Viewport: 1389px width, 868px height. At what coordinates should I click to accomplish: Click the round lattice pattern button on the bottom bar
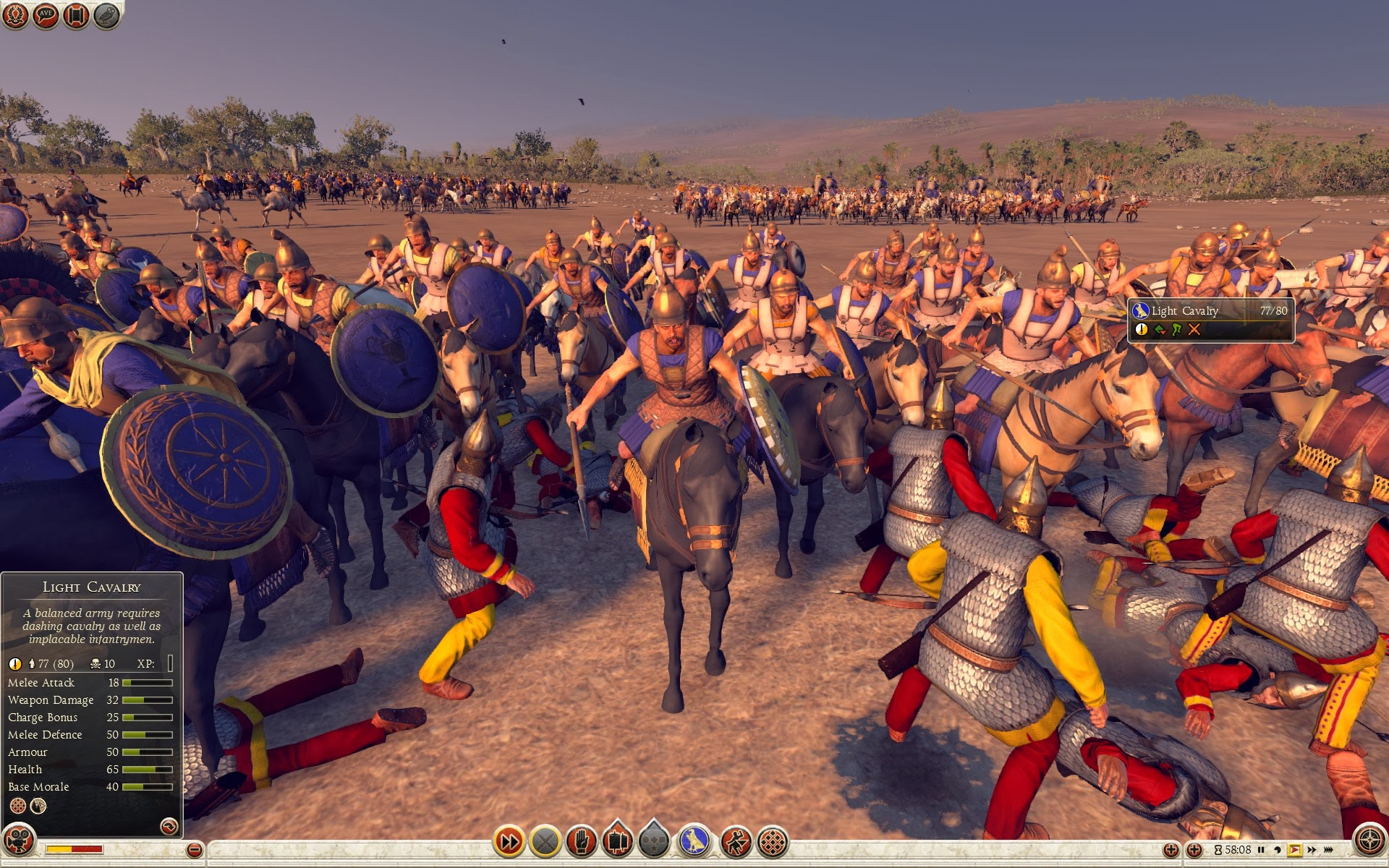coord(773,841)
